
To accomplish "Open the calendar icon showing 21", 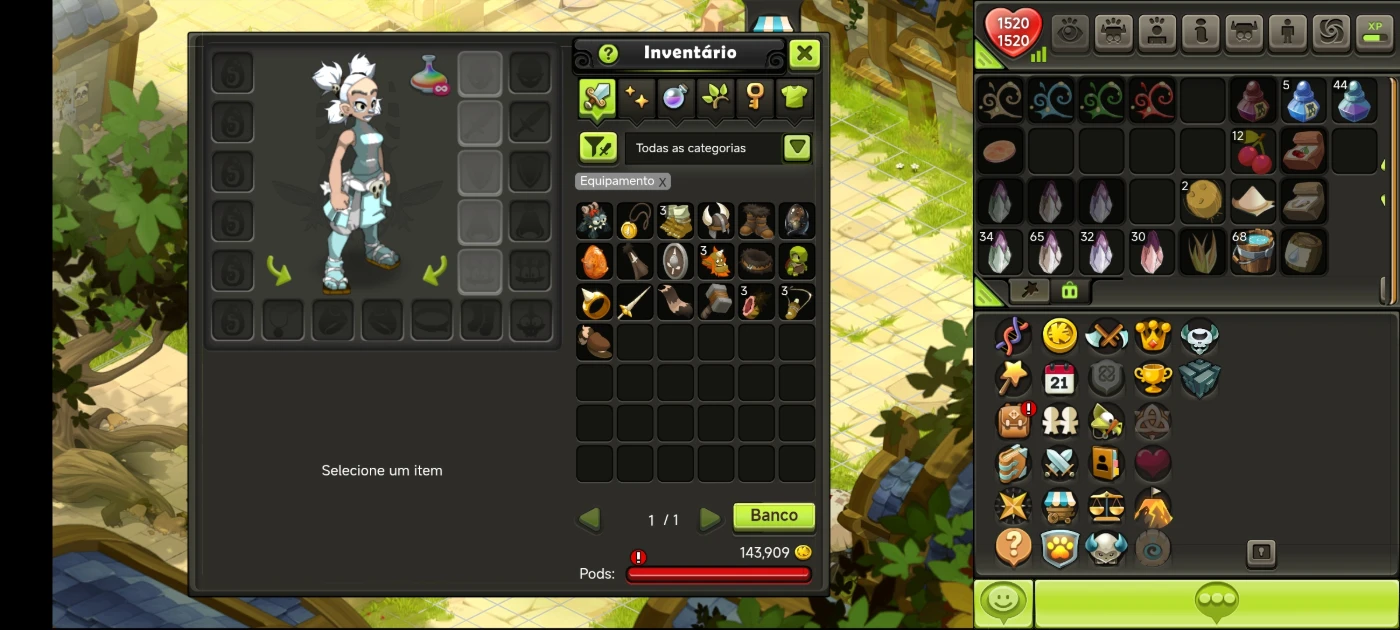I will pos(1059,379).
